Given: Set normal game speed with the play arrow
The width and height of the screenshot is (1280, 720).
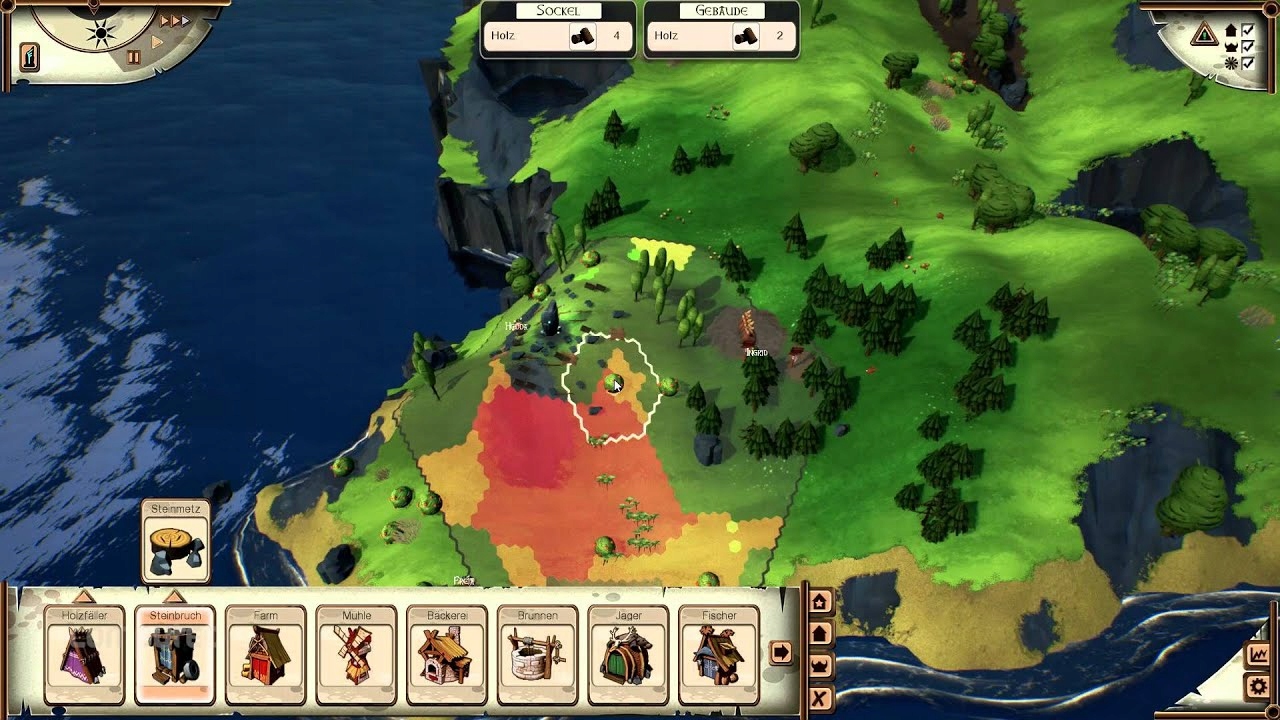Looking at the screenshot, I should tap(157, 42).
